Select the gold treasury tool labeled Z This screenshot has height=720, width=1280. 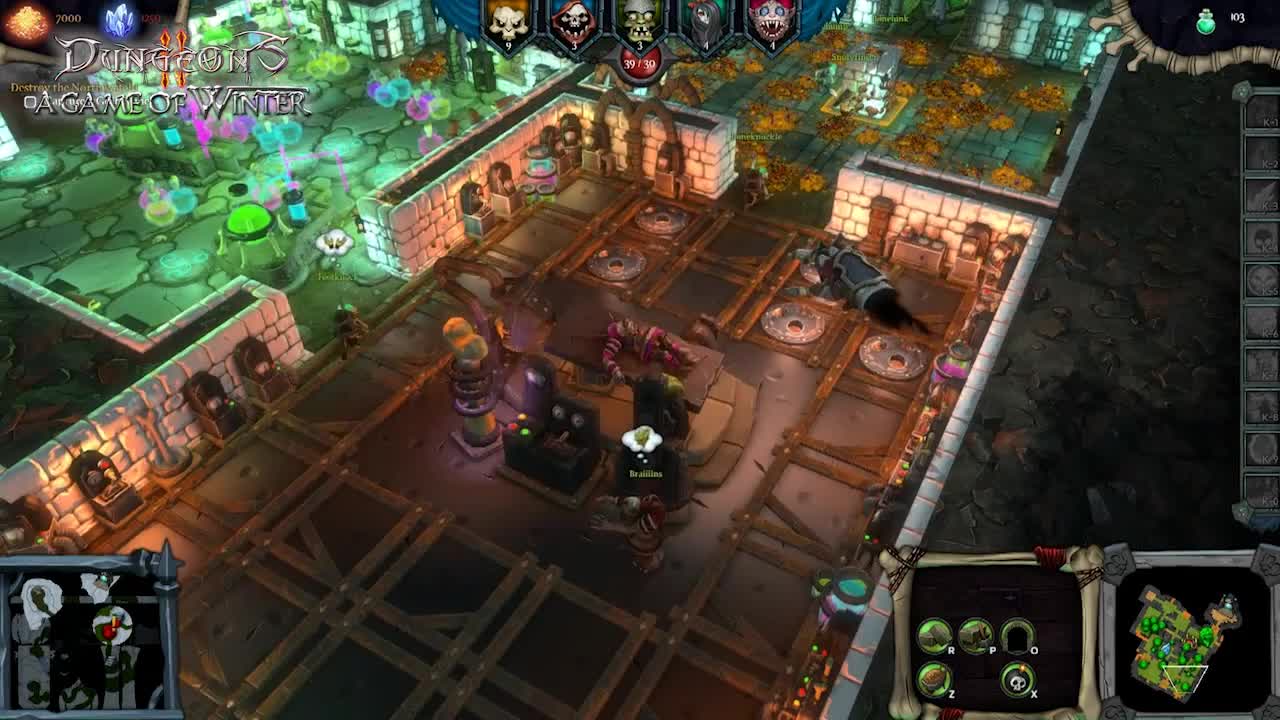[932, 680]
